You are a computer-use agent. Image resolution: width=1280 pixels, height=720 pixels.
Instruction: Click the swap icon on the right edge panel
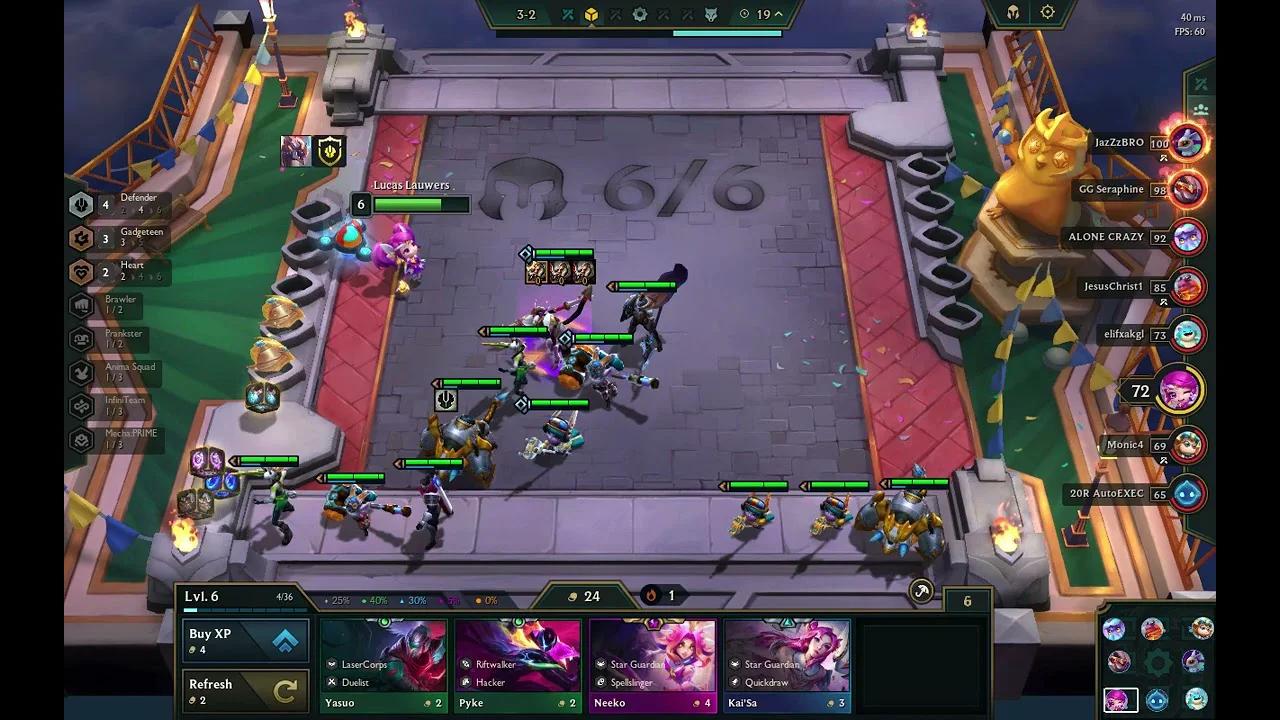pos(1199,82)
